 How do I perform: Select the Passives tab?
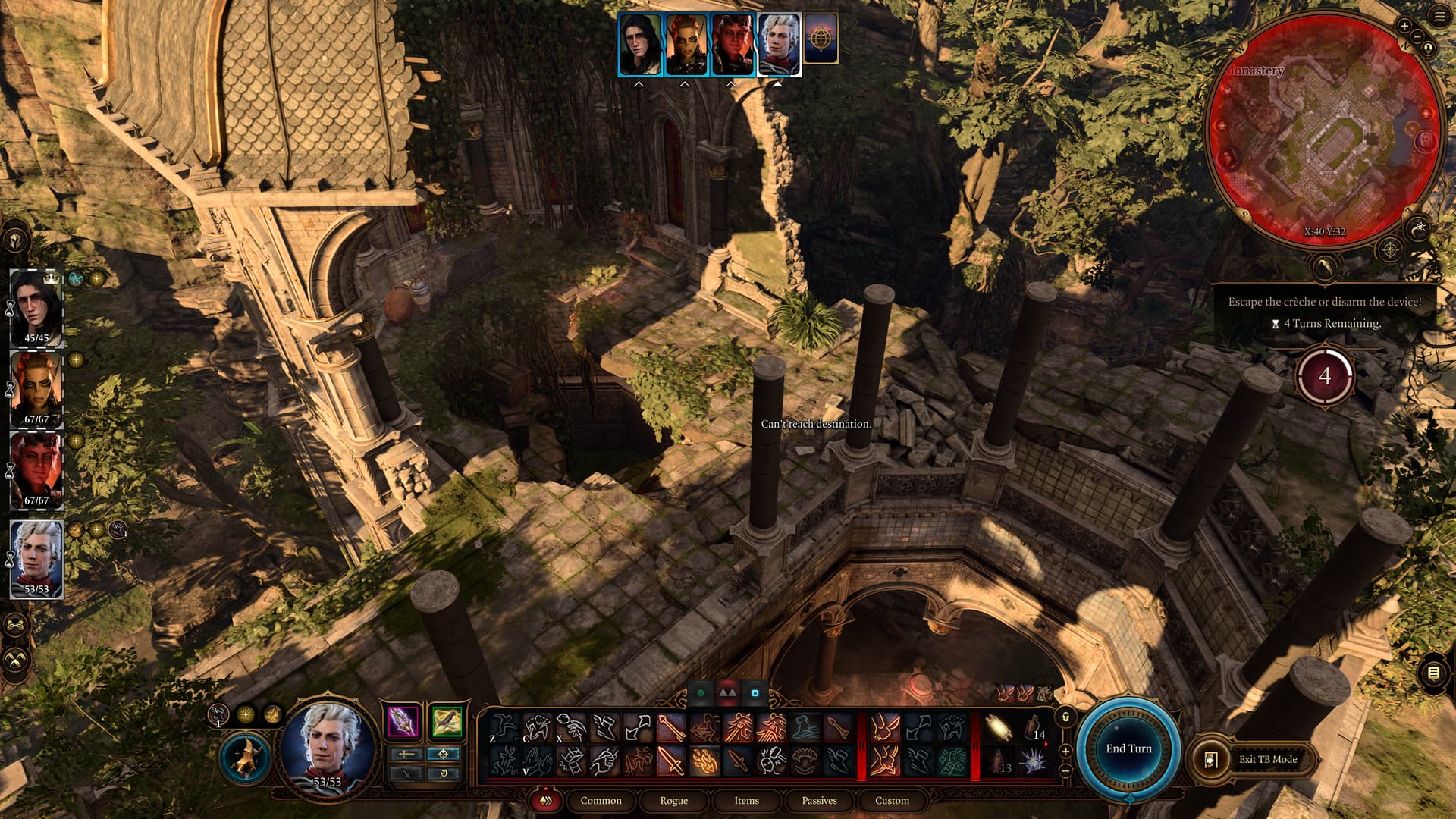[819, 800]
